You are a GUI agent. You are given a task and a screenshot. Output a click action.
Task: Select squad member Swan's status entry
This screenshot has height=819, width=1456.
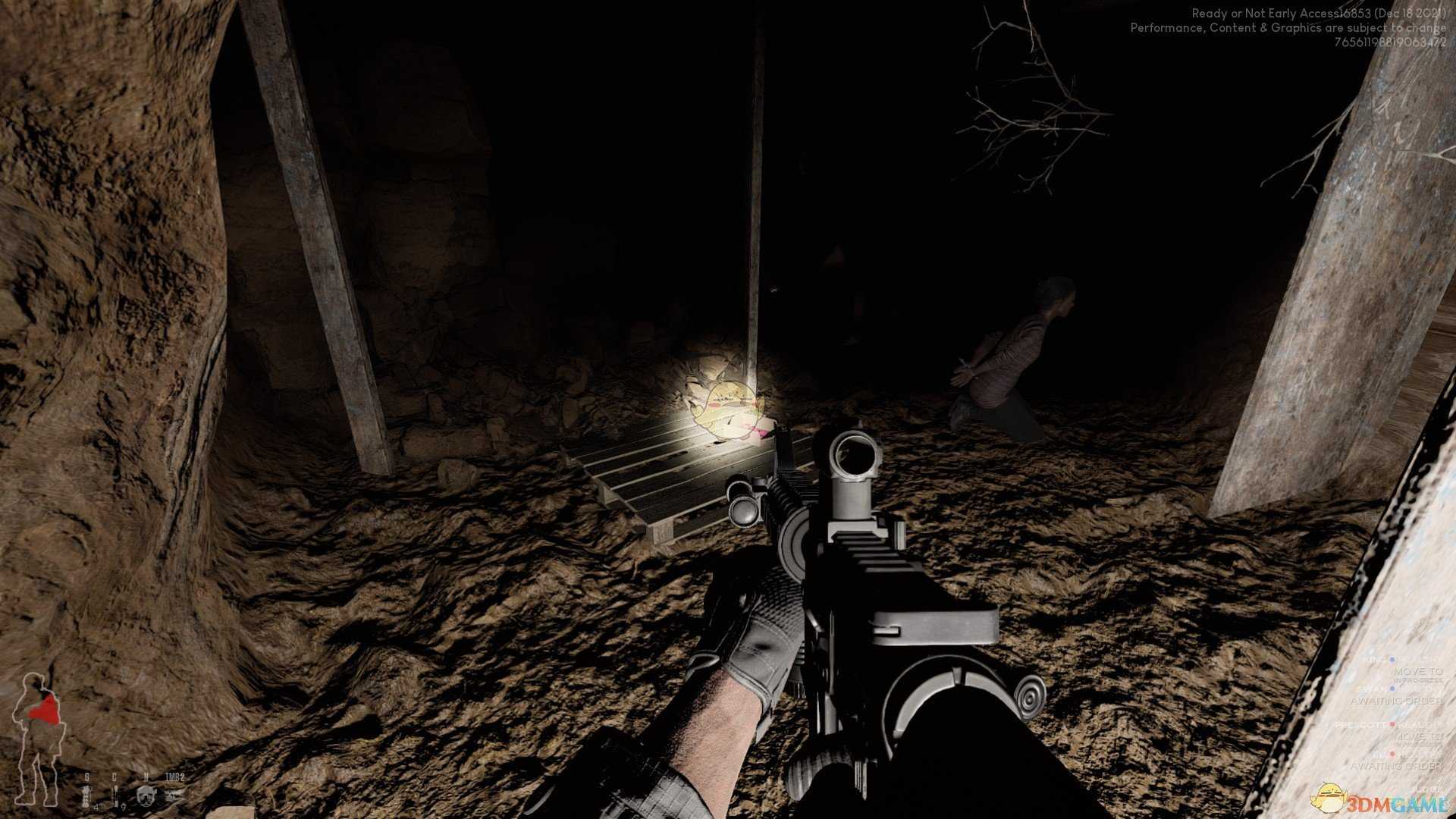tap(1397, 694)
